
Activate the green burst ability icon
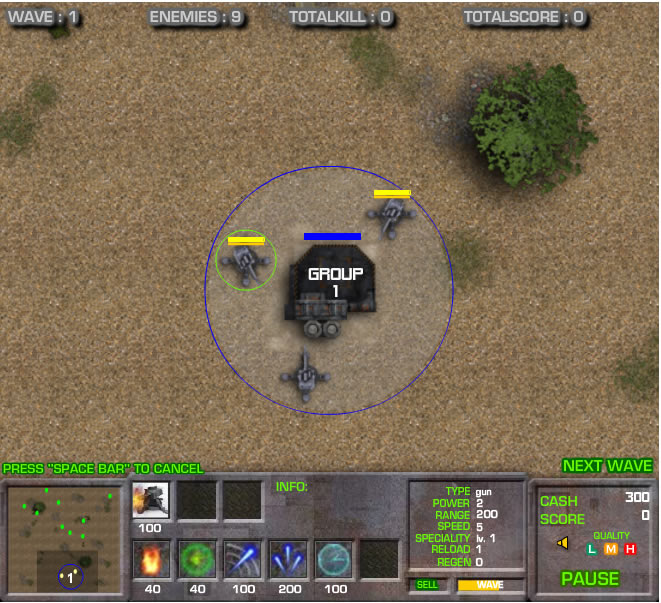pos(197,560)
